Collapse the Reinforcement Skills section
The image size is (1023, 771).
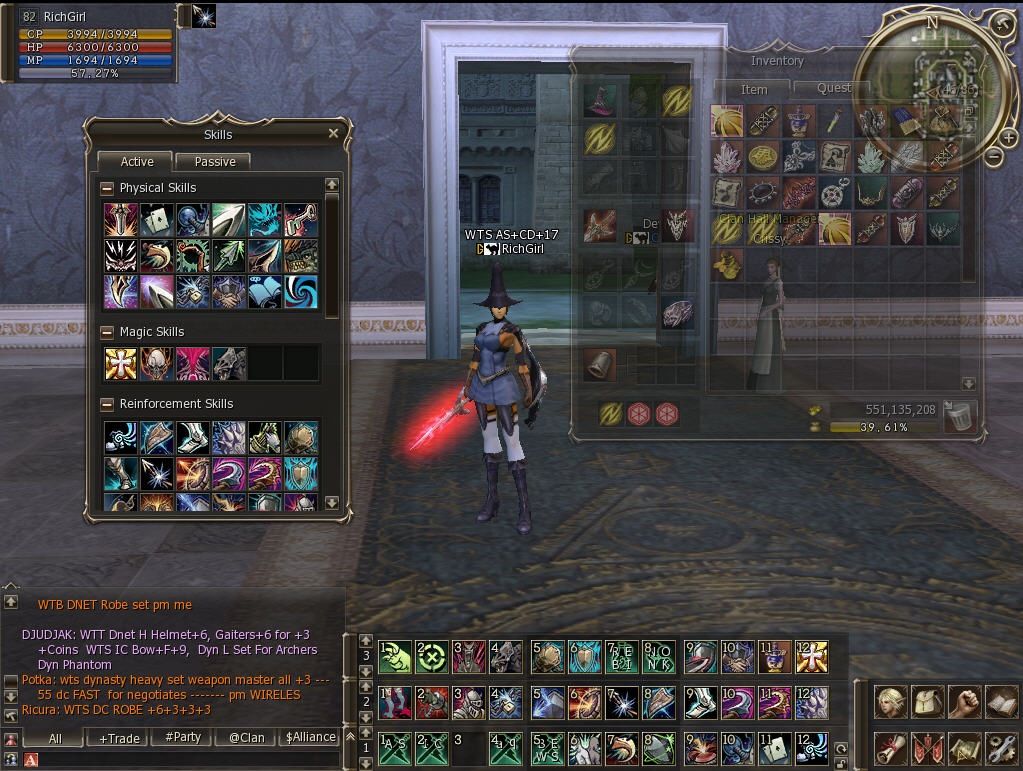pyautogui.click(x=108, y=404)
